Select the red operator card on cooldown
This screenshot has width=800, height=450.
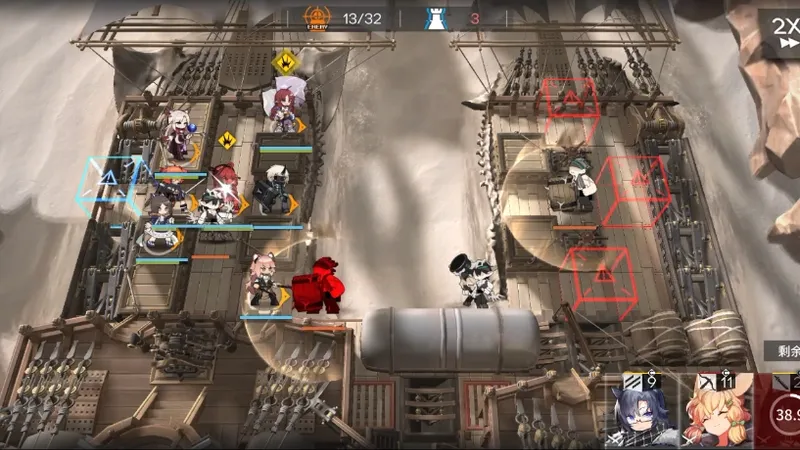[x=780, y=412]
